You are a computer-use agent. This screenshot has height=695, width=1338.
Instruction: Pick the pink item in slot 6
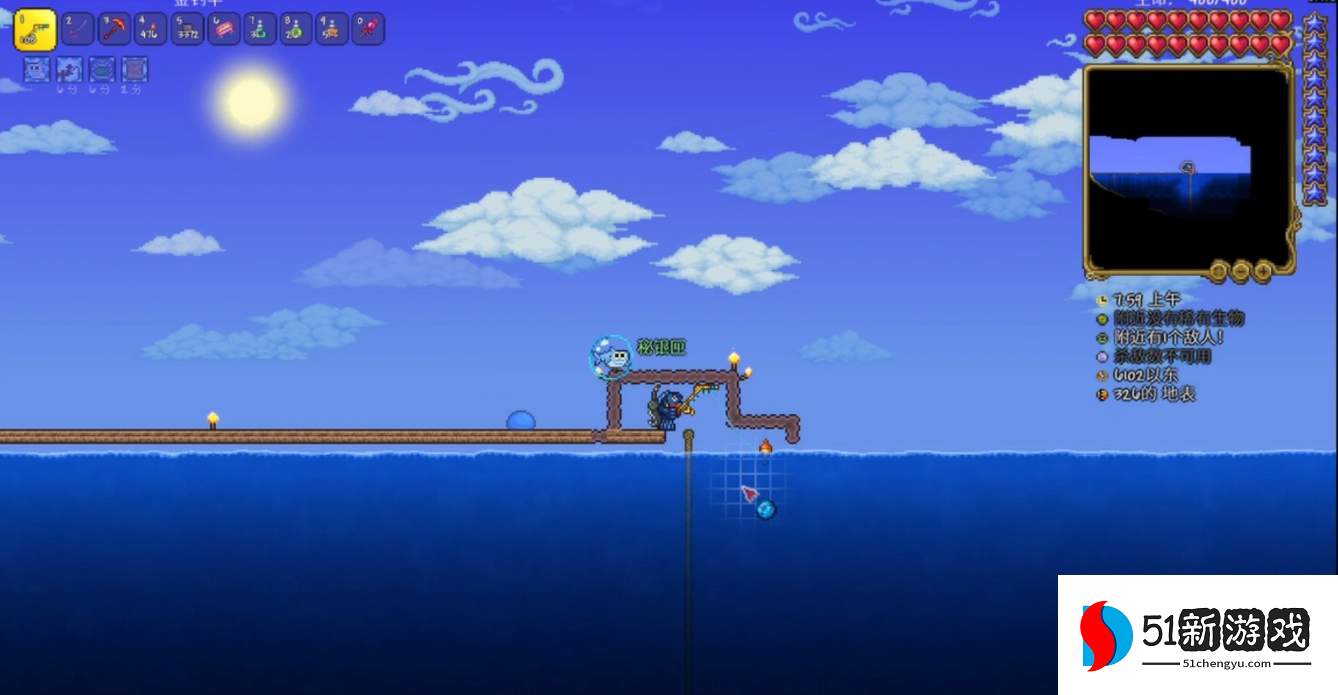pos(223,29)
